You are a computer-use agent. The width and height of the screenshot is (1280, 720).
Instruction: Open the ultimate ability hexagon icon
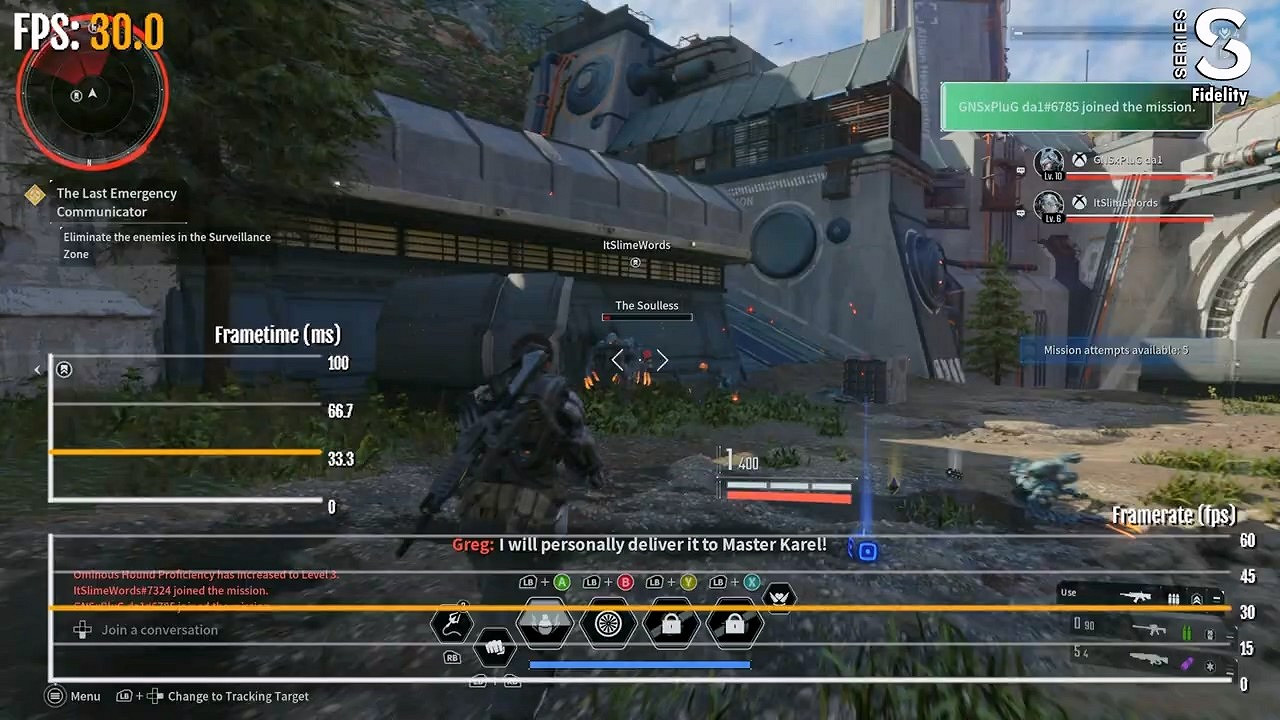coord(779,597)
